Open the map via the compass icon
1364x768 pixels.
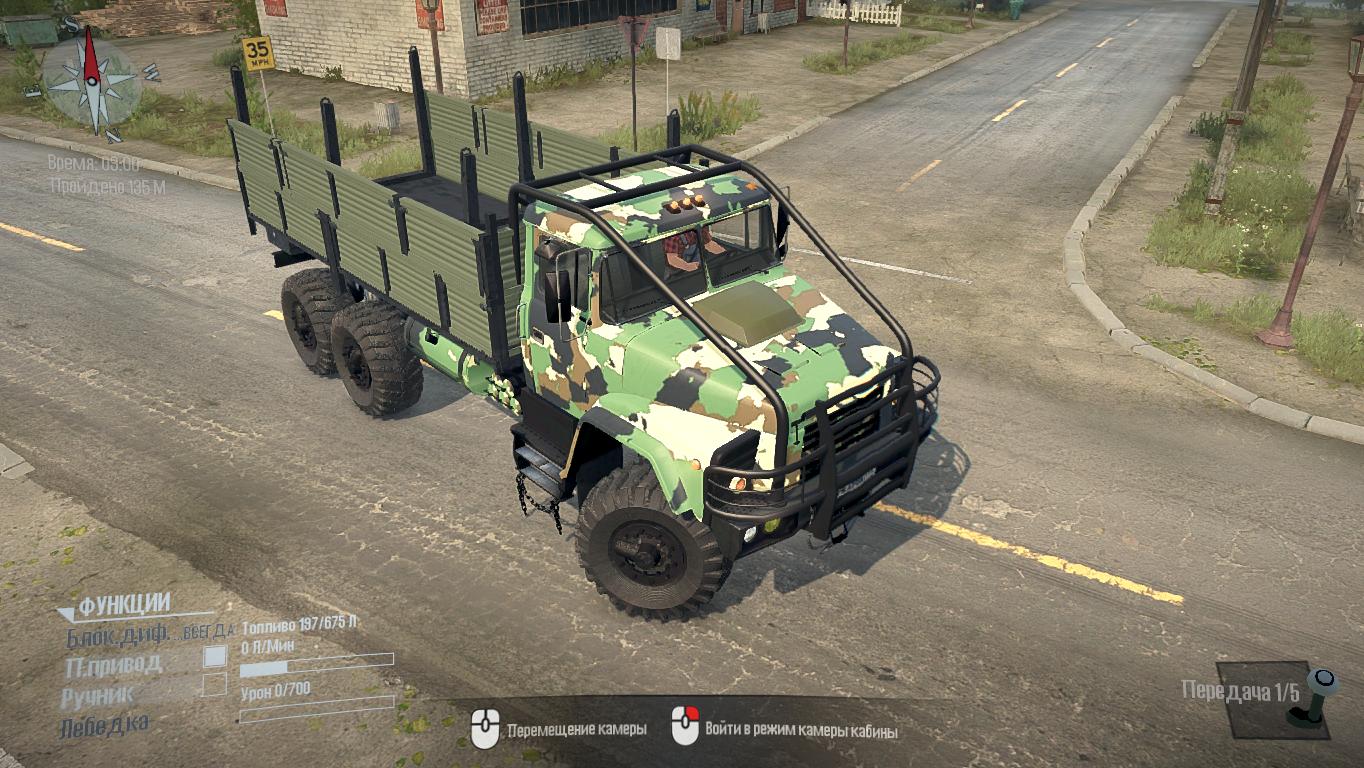pos(91,80)
